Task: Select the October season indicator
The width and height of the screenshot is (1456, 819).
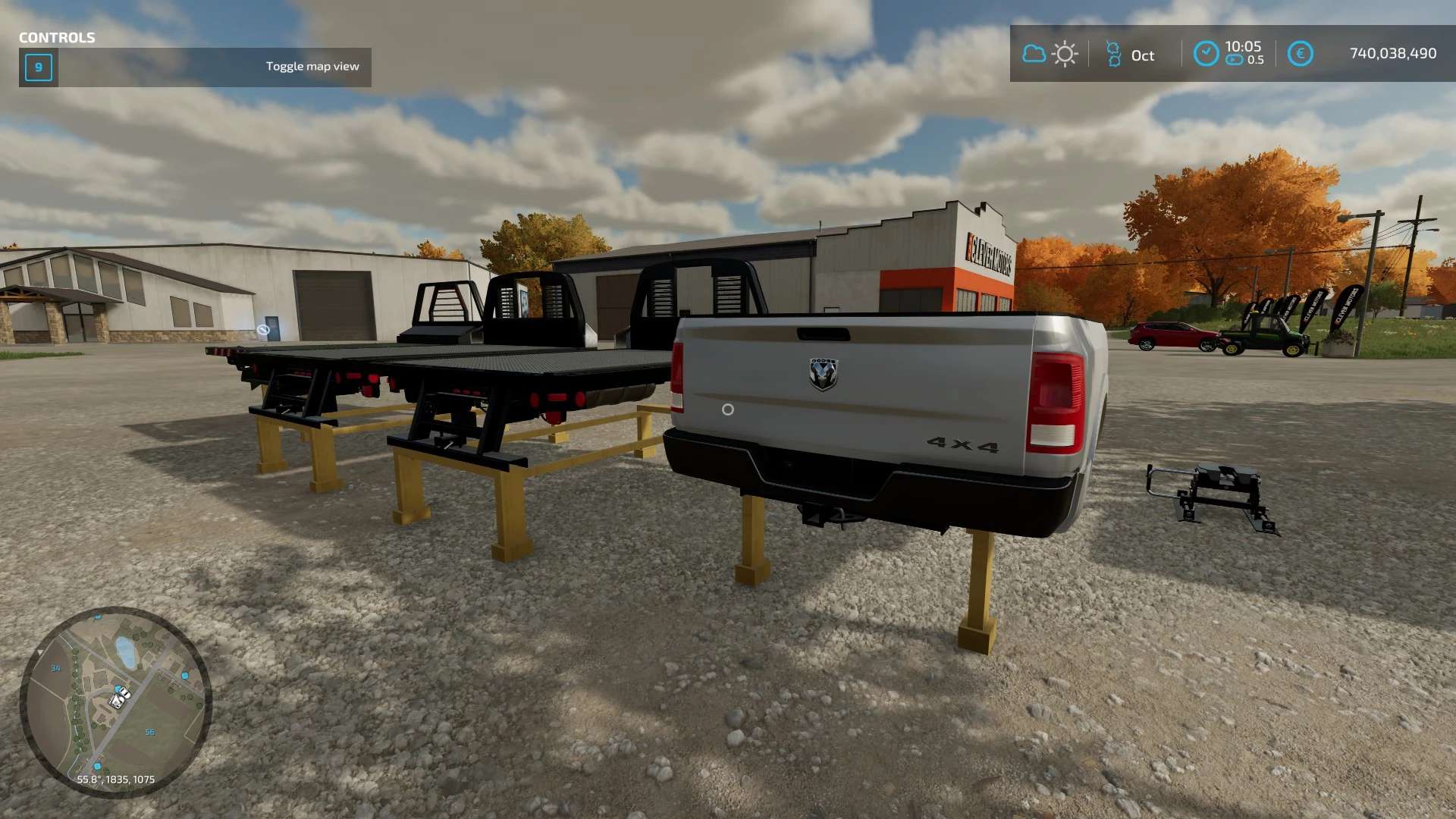Action: click(x=1130, y=55)
